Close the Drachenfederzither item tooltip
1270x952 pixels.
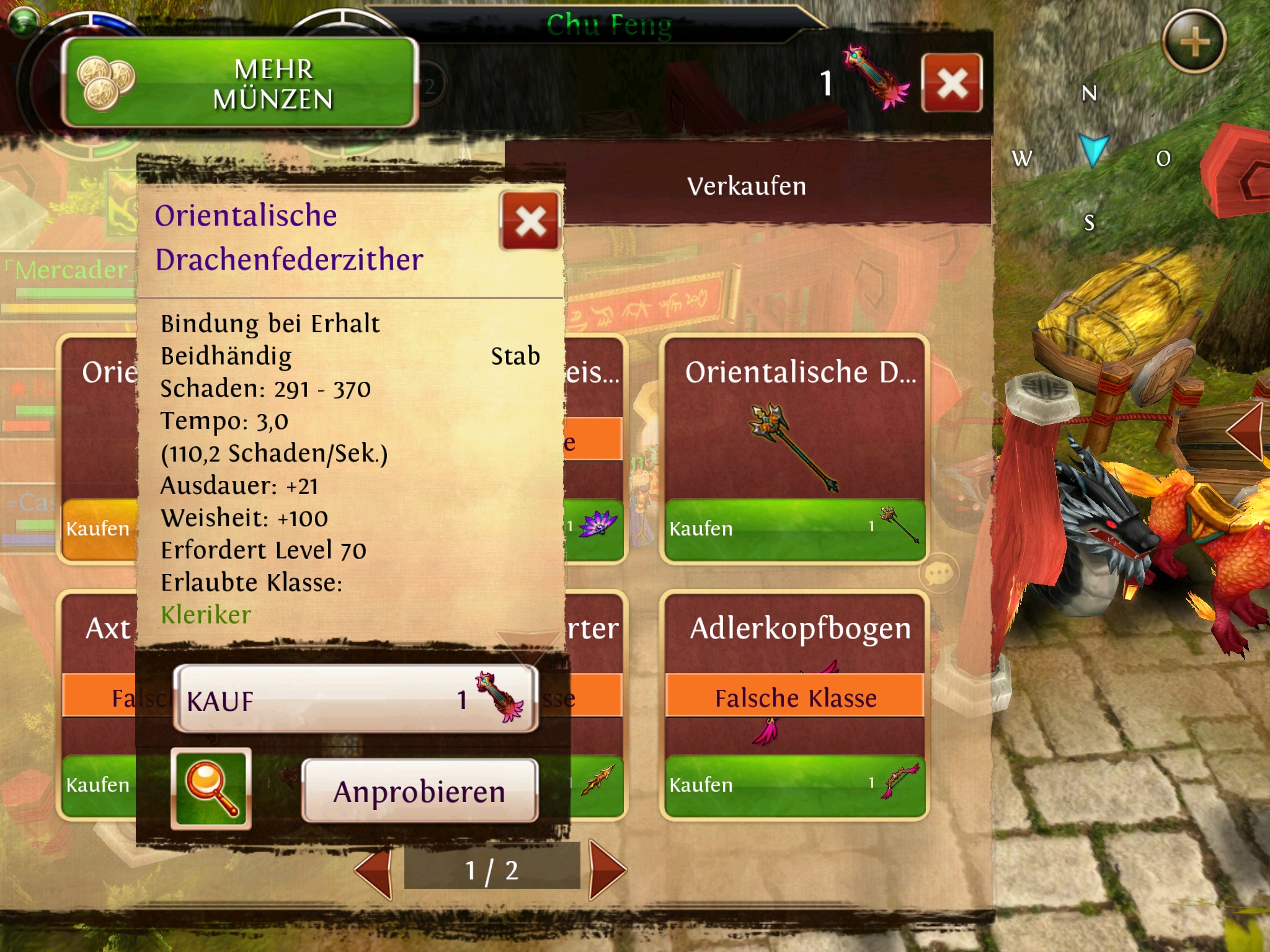pyautogui.click(x=530, y=221)
